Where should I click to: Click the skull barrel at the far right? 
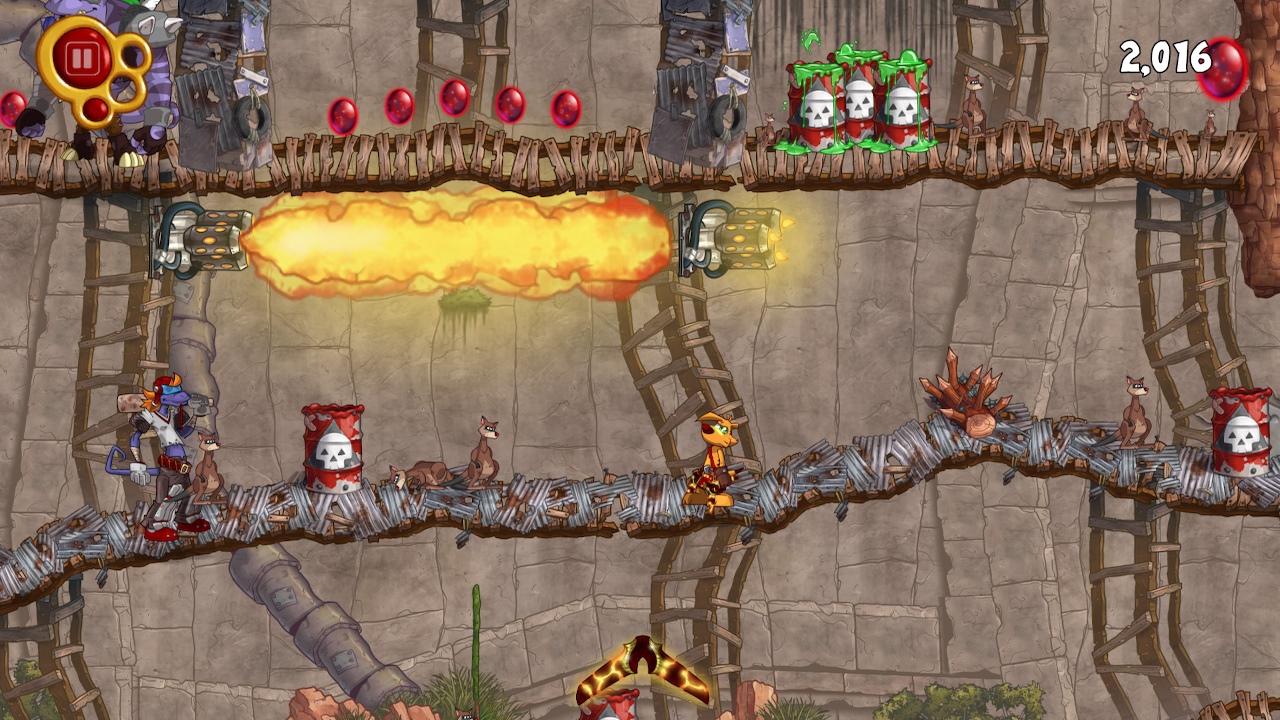1240,440
